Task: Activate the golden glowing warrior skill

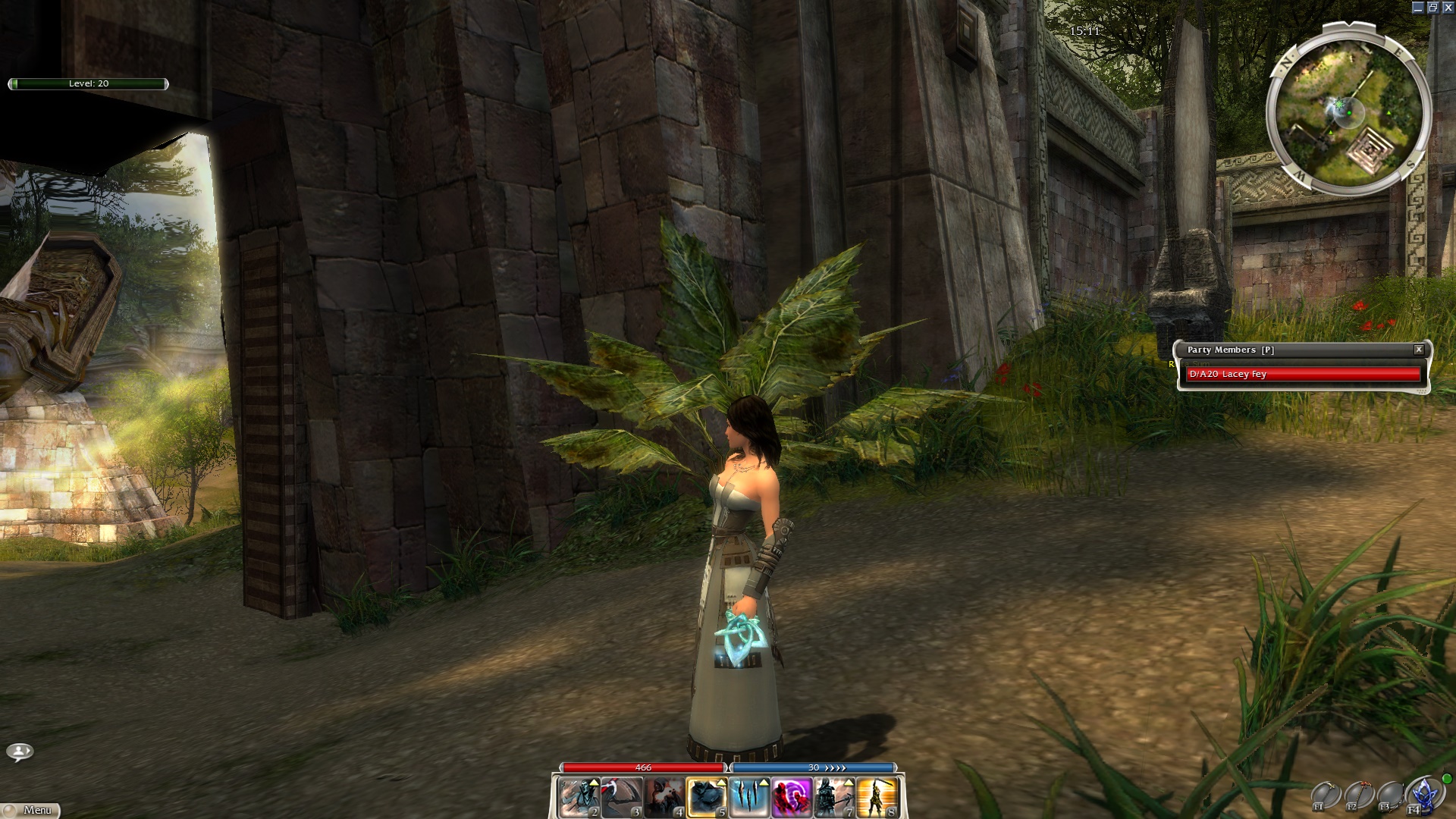Action: tap(877, 799)
